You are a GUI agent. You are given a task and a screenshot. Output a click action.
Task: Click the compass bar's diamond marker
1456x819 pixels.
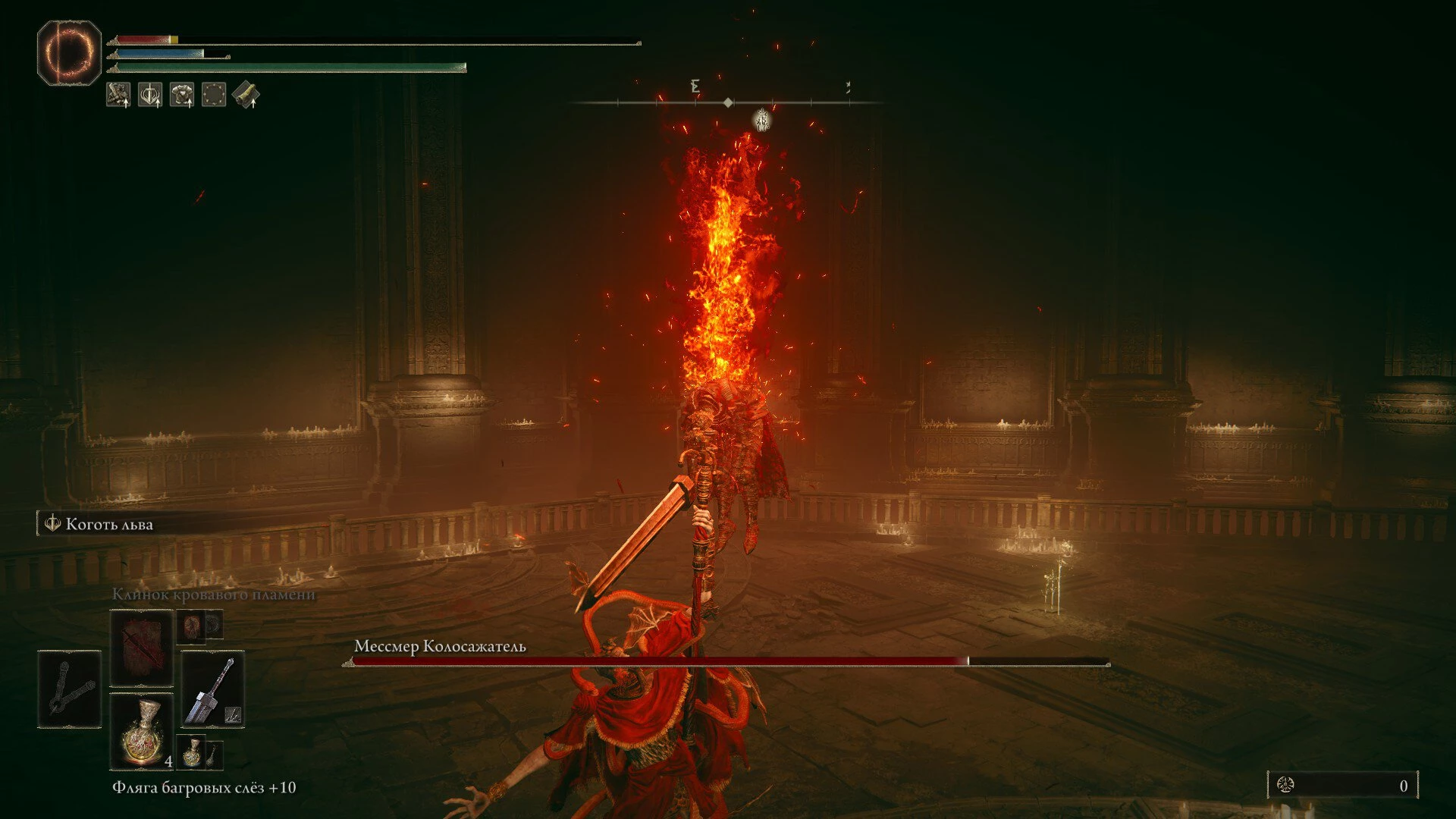pos(728,102)
